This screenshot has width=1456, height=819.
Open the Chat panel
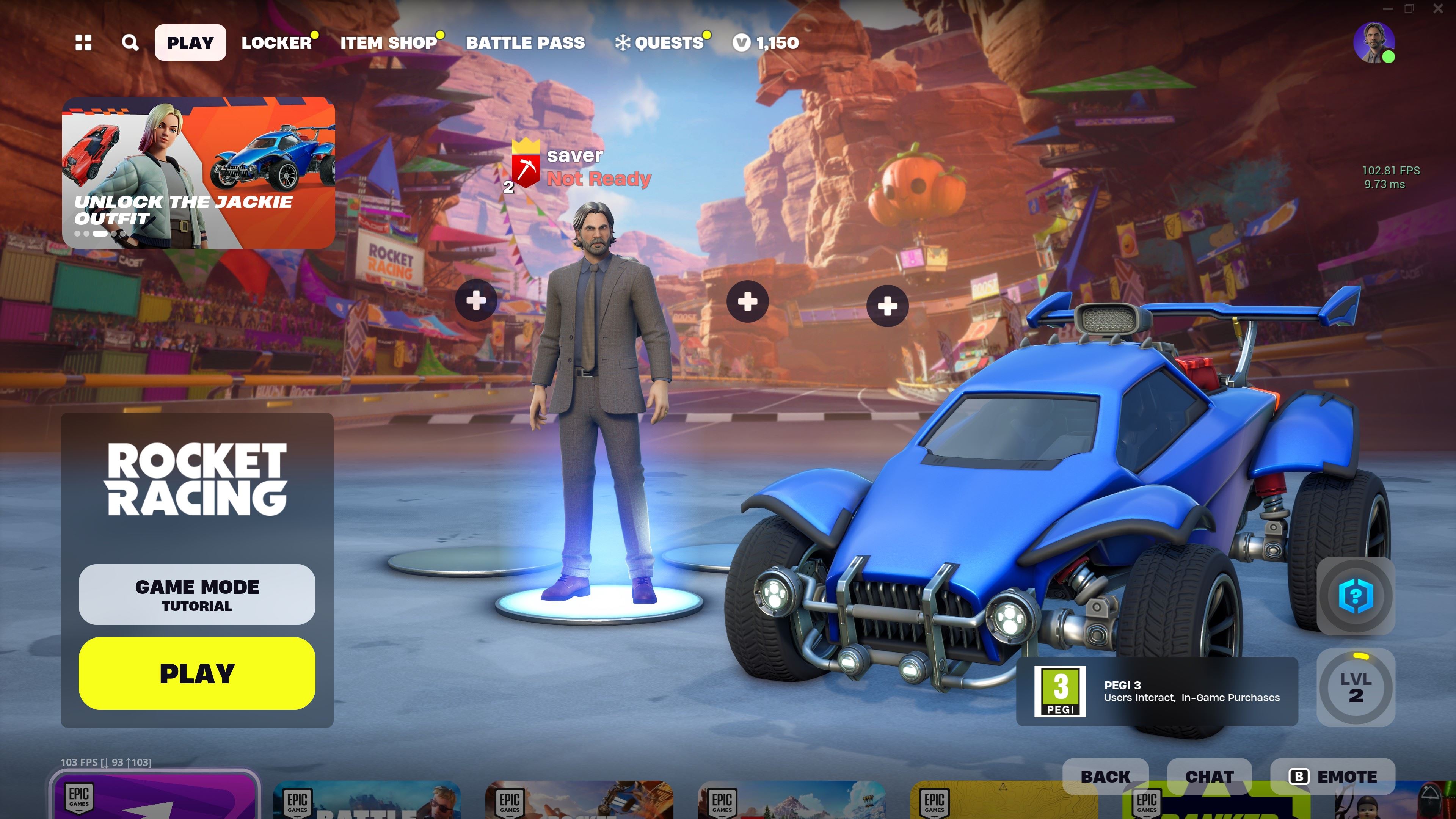pyautogui.click(x=1209, y=776)
